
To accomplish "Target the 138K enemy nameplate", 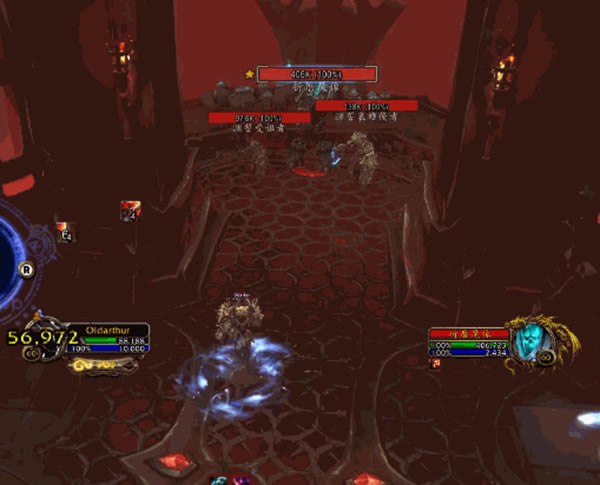I will pos(366,105).
